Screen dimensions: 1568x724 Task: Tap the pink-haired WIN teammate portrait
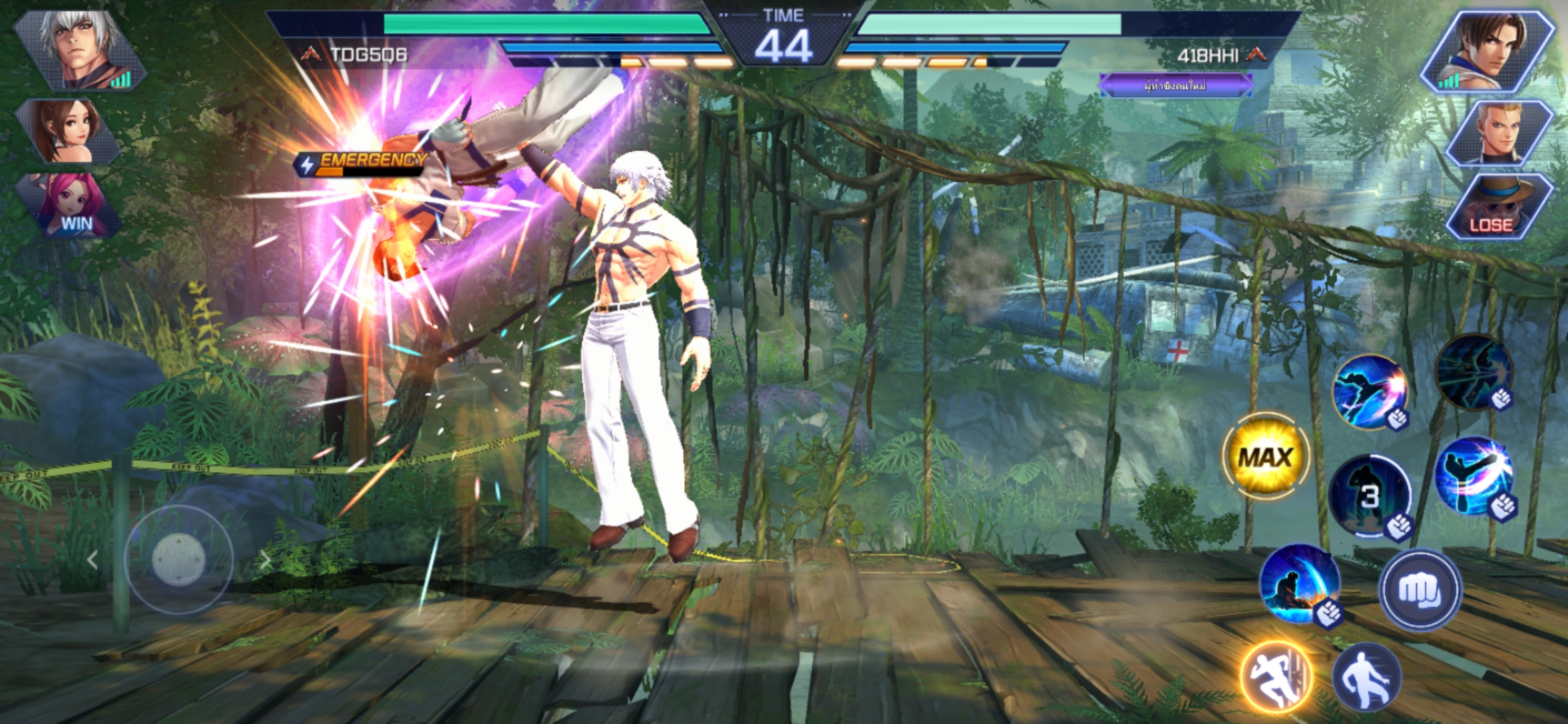point(71,205)
